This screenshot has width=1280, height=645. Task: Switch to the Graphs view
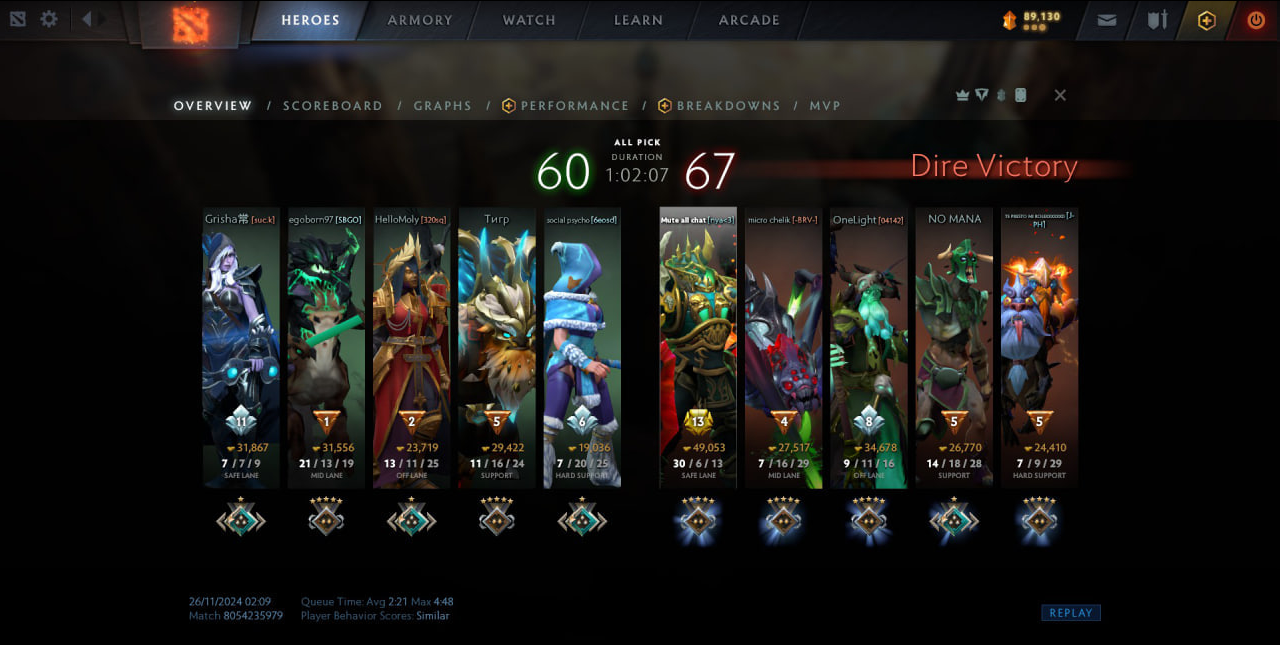tap(442, 106)
